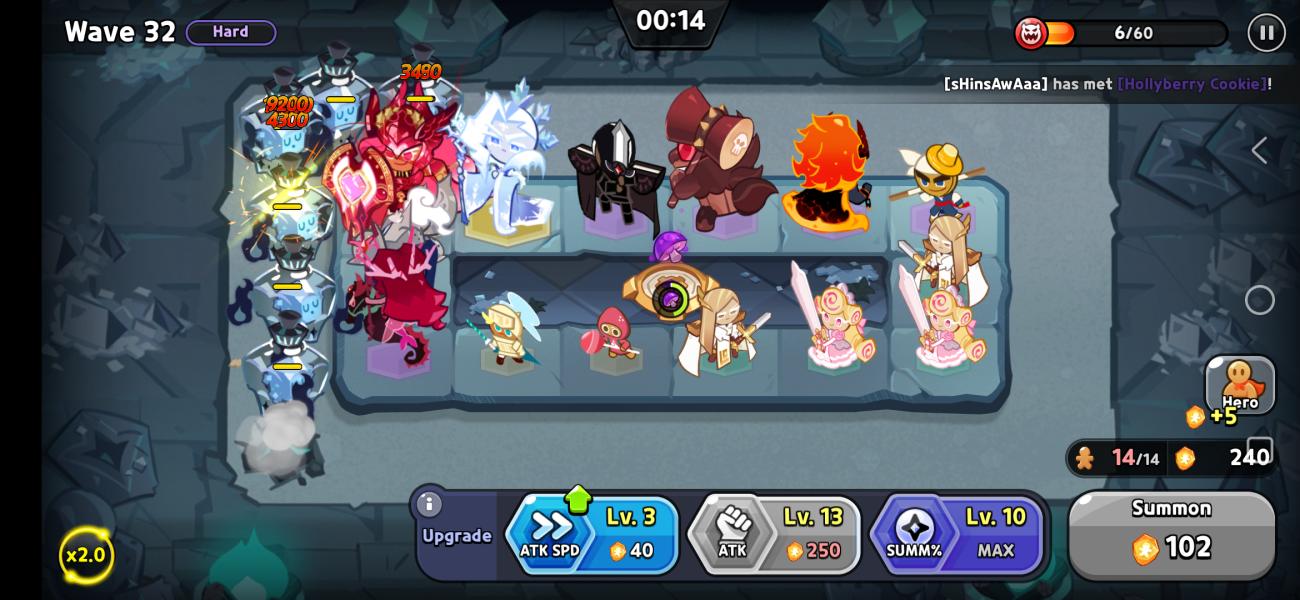This screenshot has height=600, width=1300.
Task: Upgrade ATK SPD for 40 coins
Action: [x=592, y=534]
